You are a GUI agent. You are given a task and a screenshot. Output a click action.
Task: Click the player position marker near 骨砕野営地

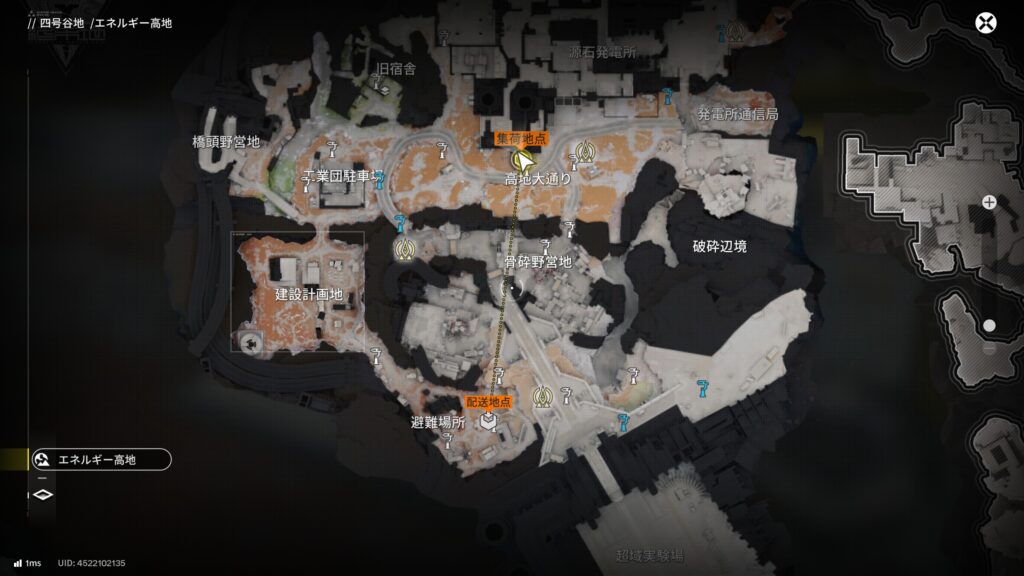coord(511,287)
